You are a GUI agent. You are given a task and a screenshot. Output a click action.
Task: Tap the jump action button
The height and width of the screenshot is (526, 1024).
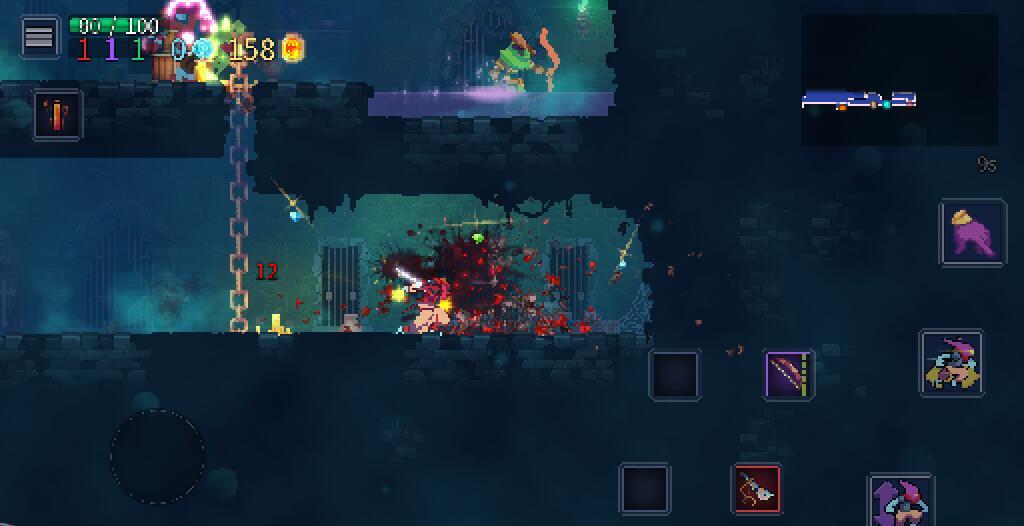(x=900, y=500)
